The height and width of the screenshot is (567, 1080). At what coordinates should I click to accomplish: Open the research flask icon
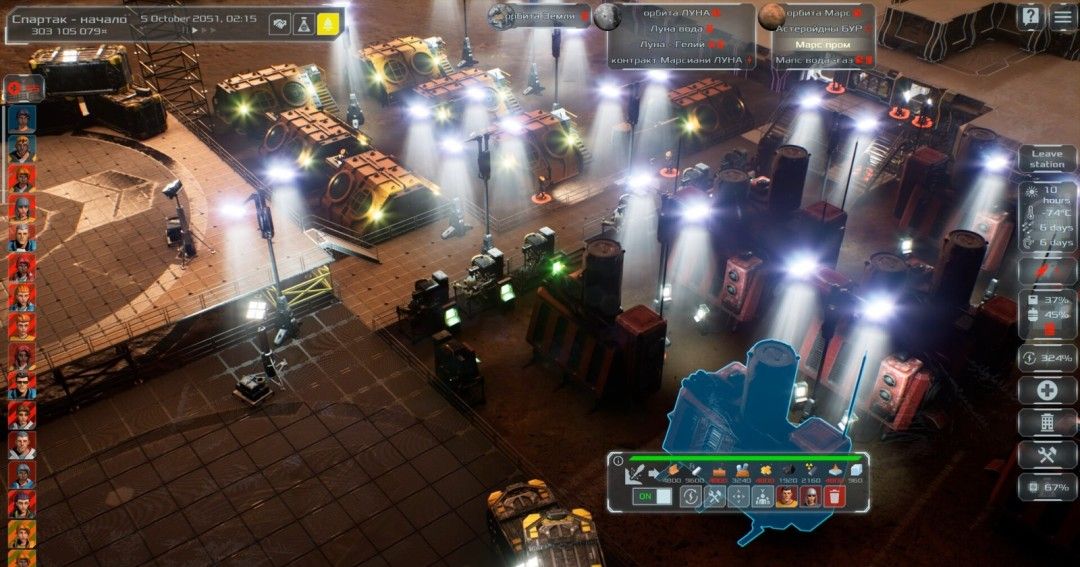[304, 25]
